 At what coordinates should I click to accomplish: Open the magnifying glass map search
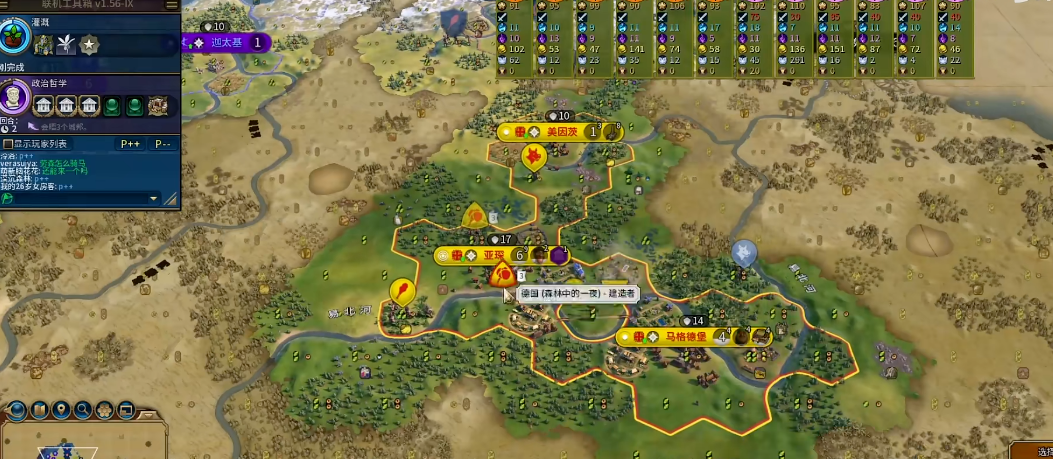click(x=84, y=409)
